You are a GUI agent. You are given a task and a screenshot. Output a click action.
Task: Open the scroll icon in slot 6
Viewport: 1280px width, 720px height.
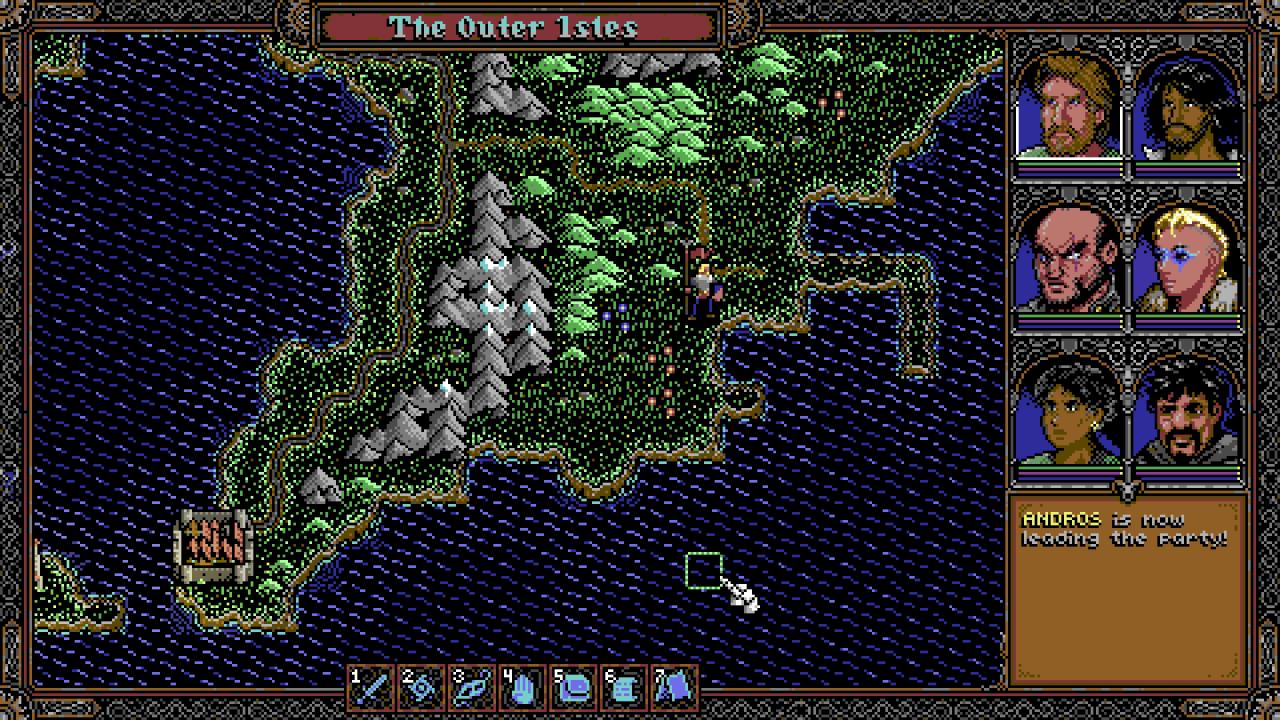click(624, 687)
